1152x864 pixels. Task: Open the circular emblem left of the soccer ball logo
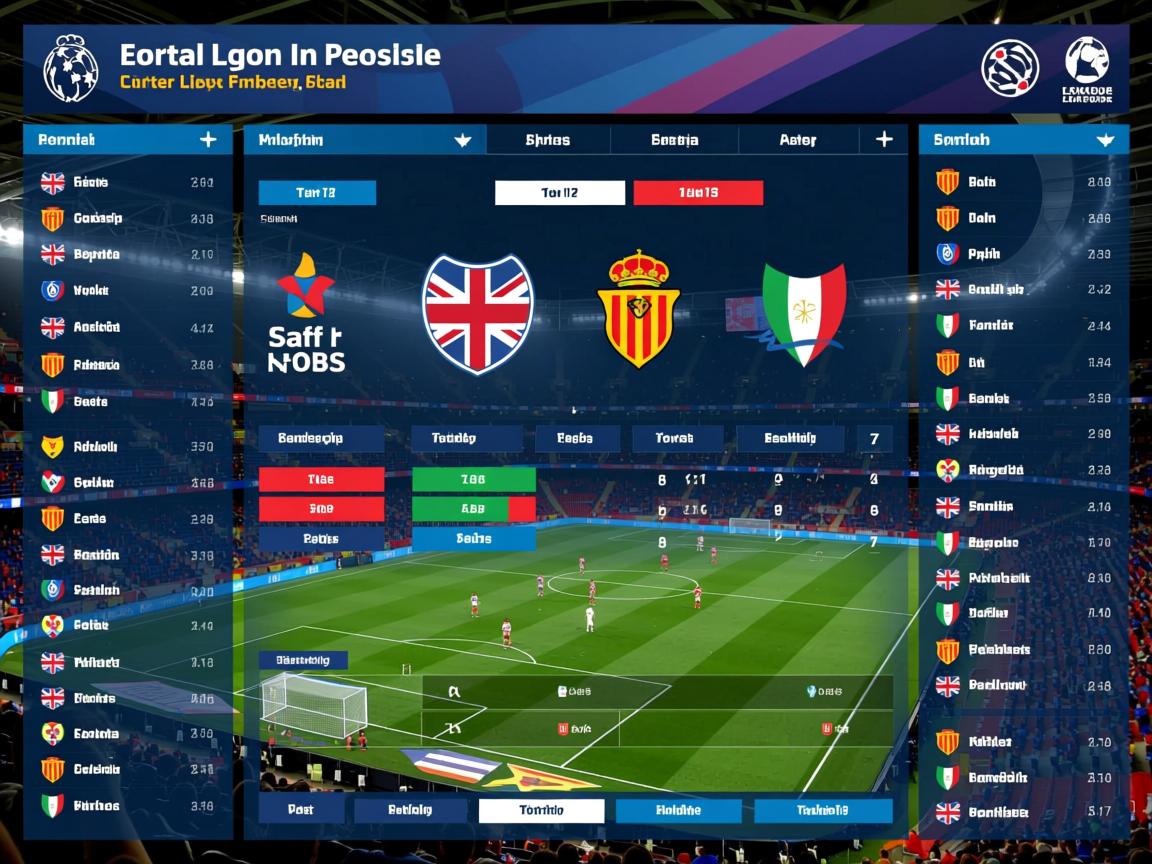[1010, 68]
